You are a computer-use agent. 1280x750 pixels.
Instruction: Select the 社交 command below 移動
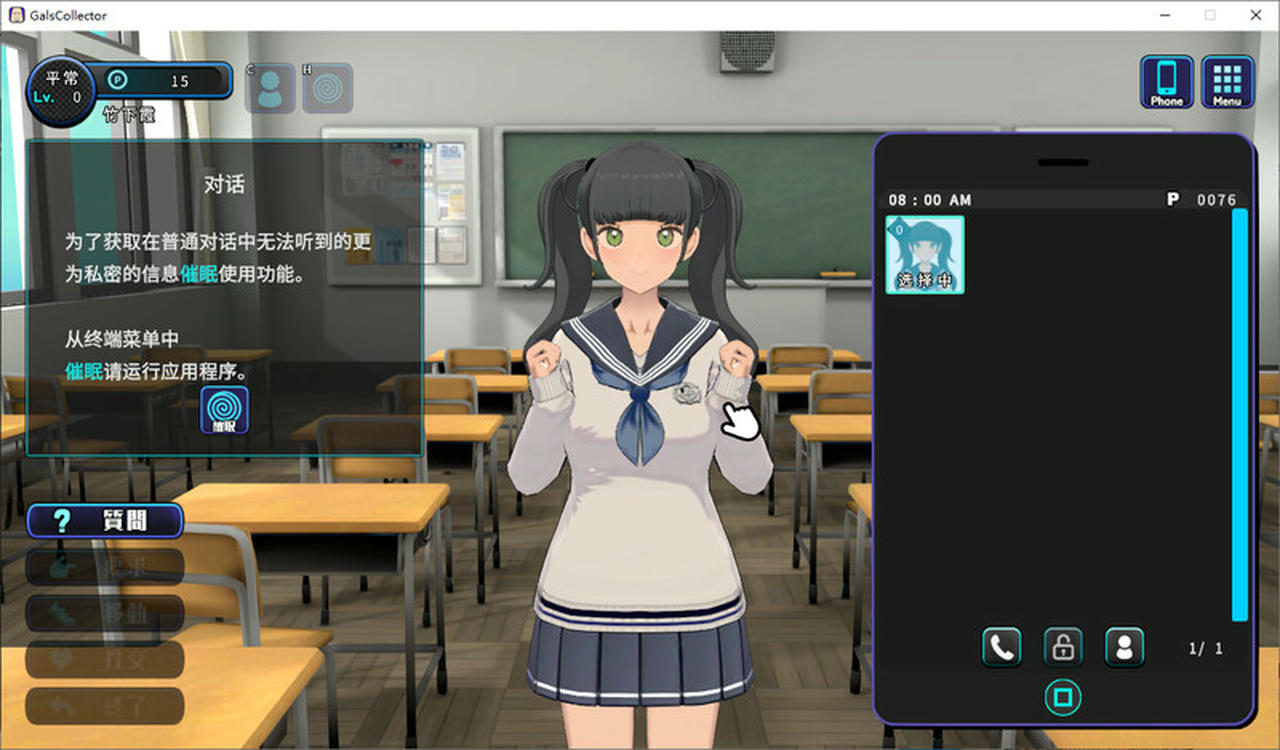104,660
